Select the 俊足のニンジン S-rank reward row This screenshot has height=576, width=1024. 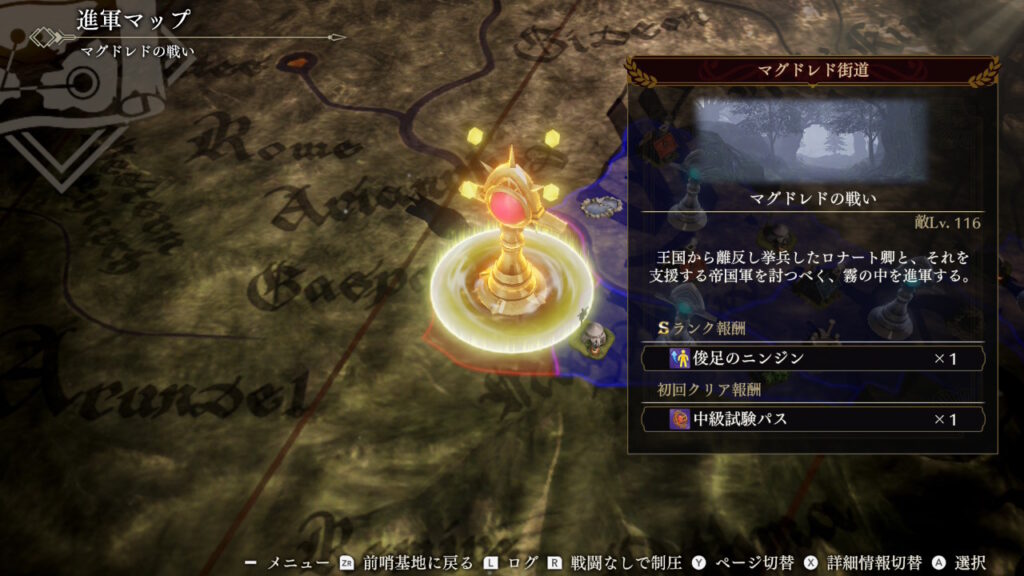coord(814,358)
